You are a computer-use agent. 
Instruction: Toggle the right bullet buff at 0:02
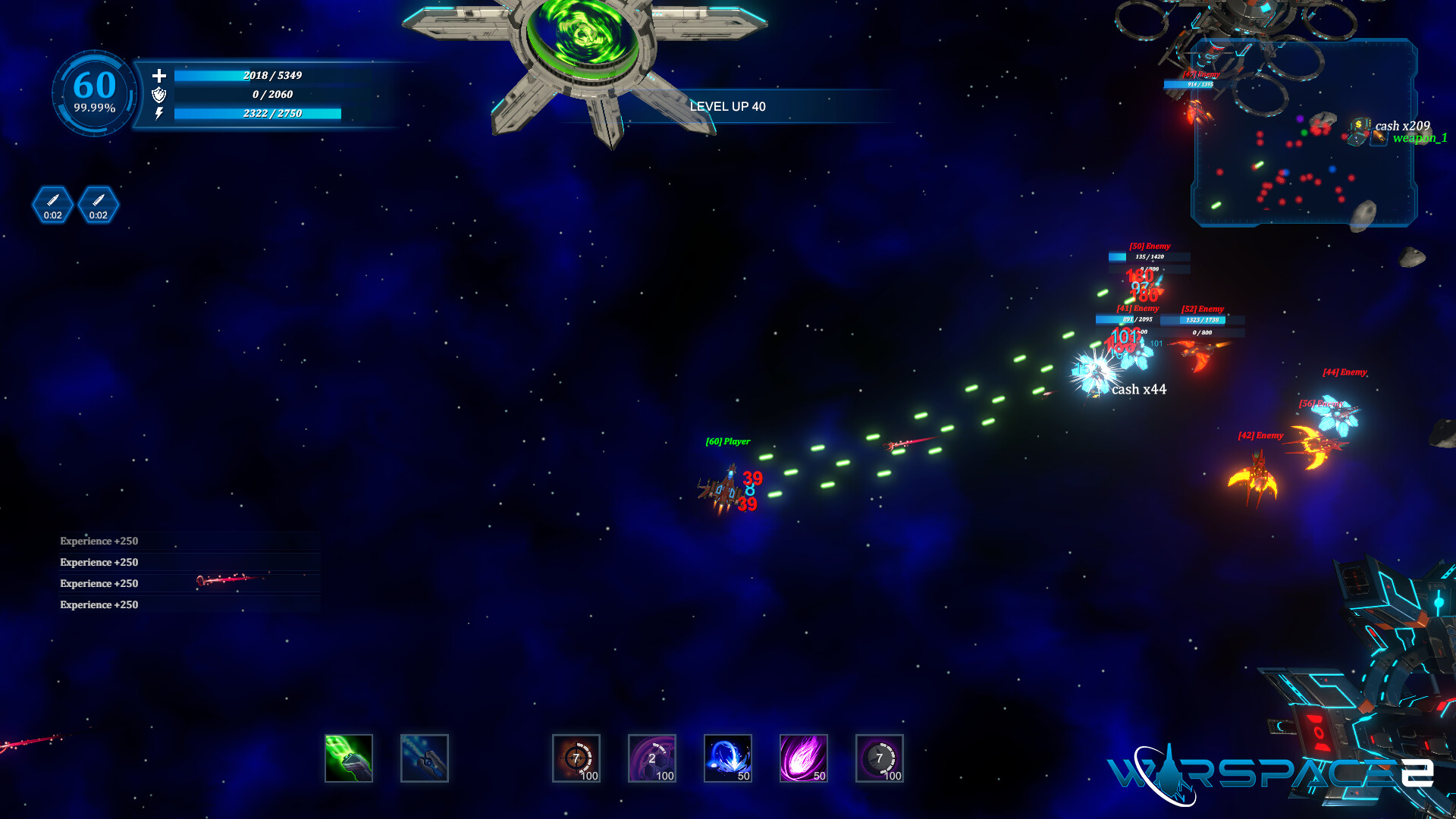(98, 204)
